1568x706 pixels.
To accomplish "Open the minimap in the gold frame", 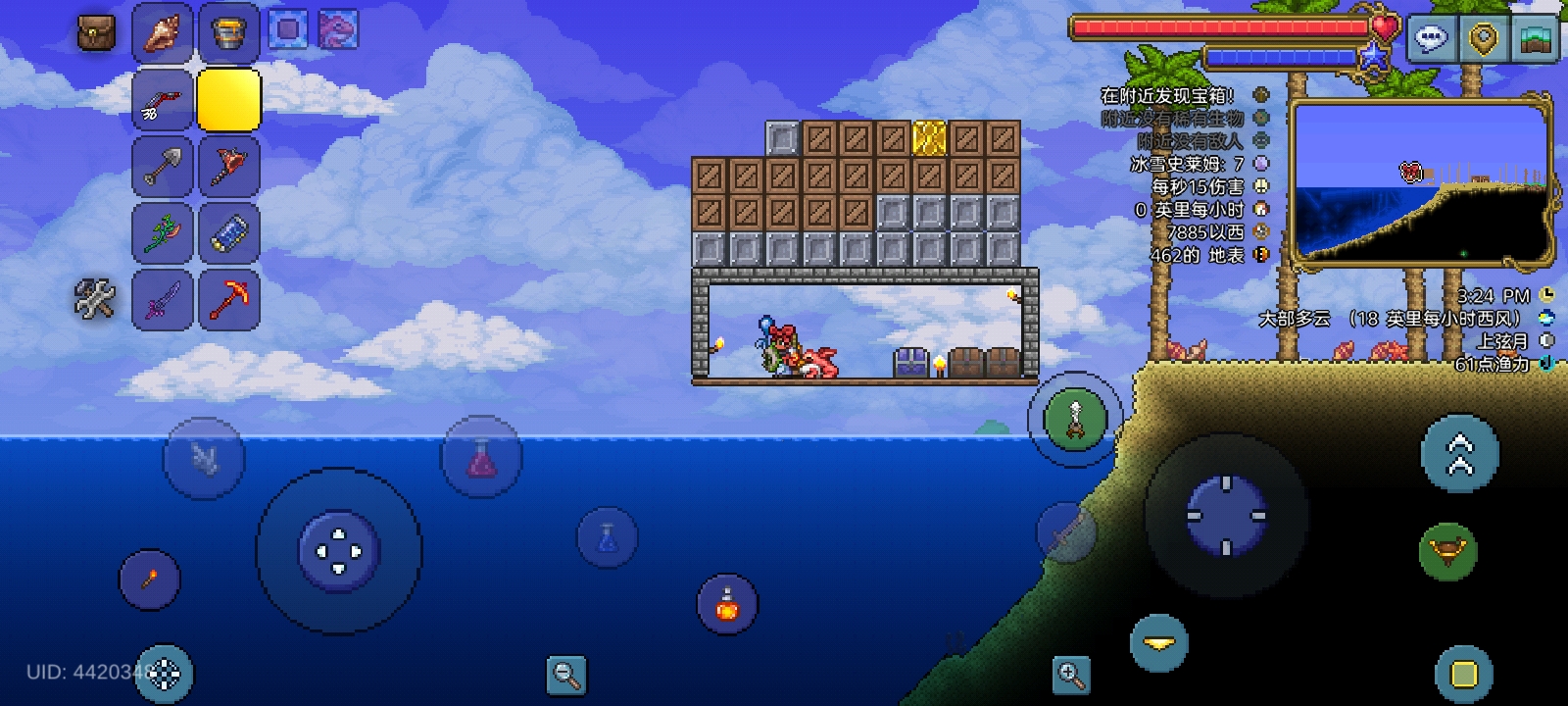I will (1421, 181).
